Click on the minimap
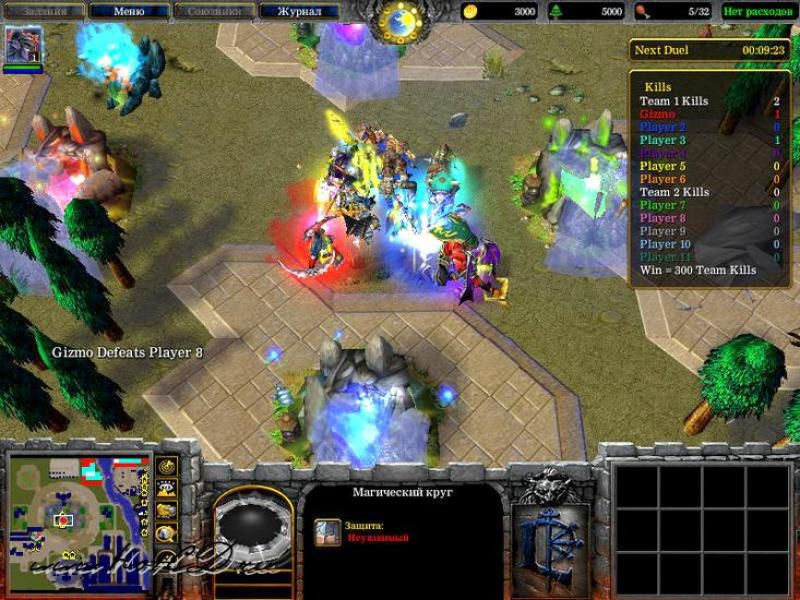This screenshot has width=800, height=600. 77,508
